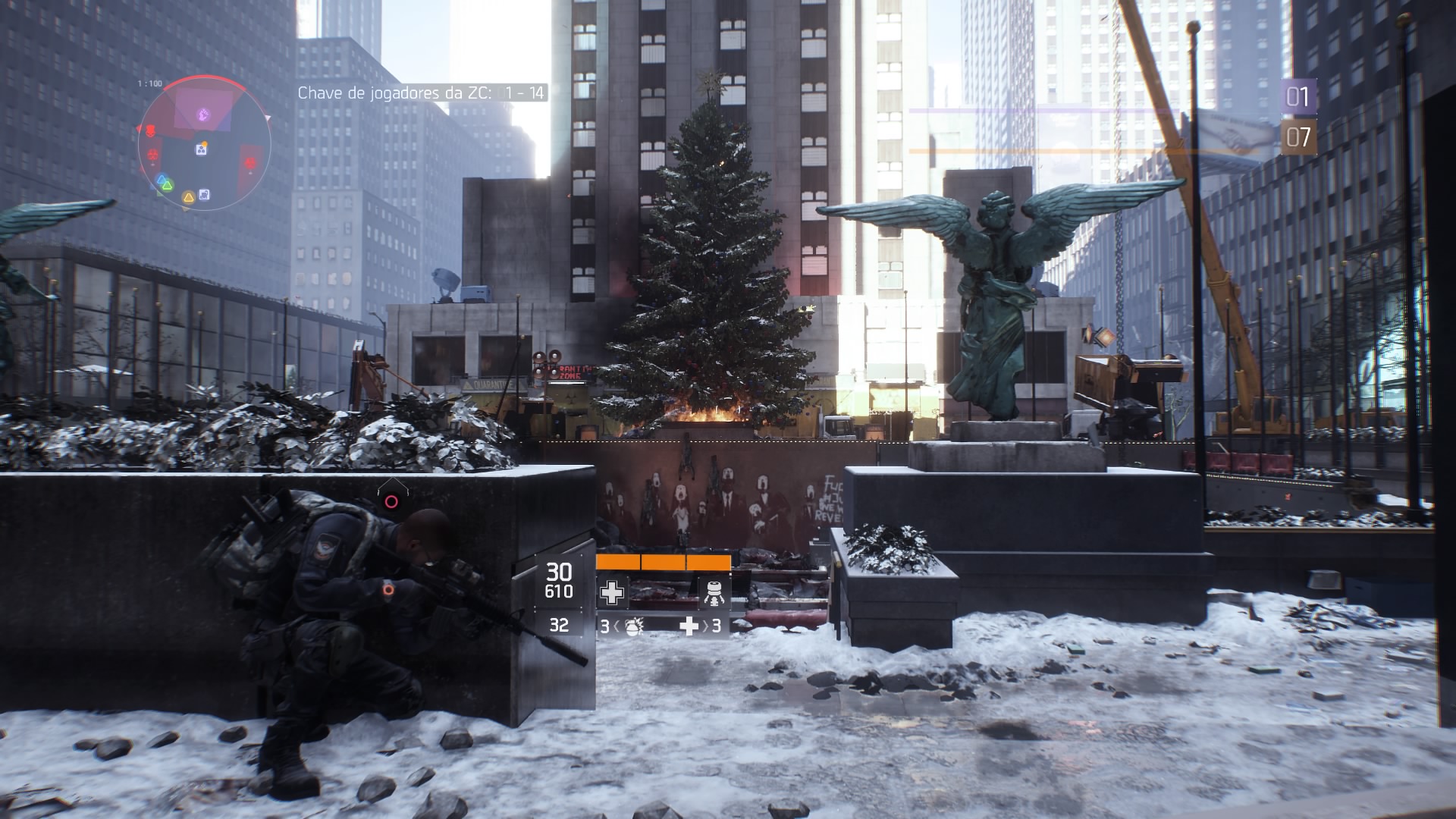Select the purple 01 rank badge
This screenshot has height=819, width=1456.
point(1298,97)
